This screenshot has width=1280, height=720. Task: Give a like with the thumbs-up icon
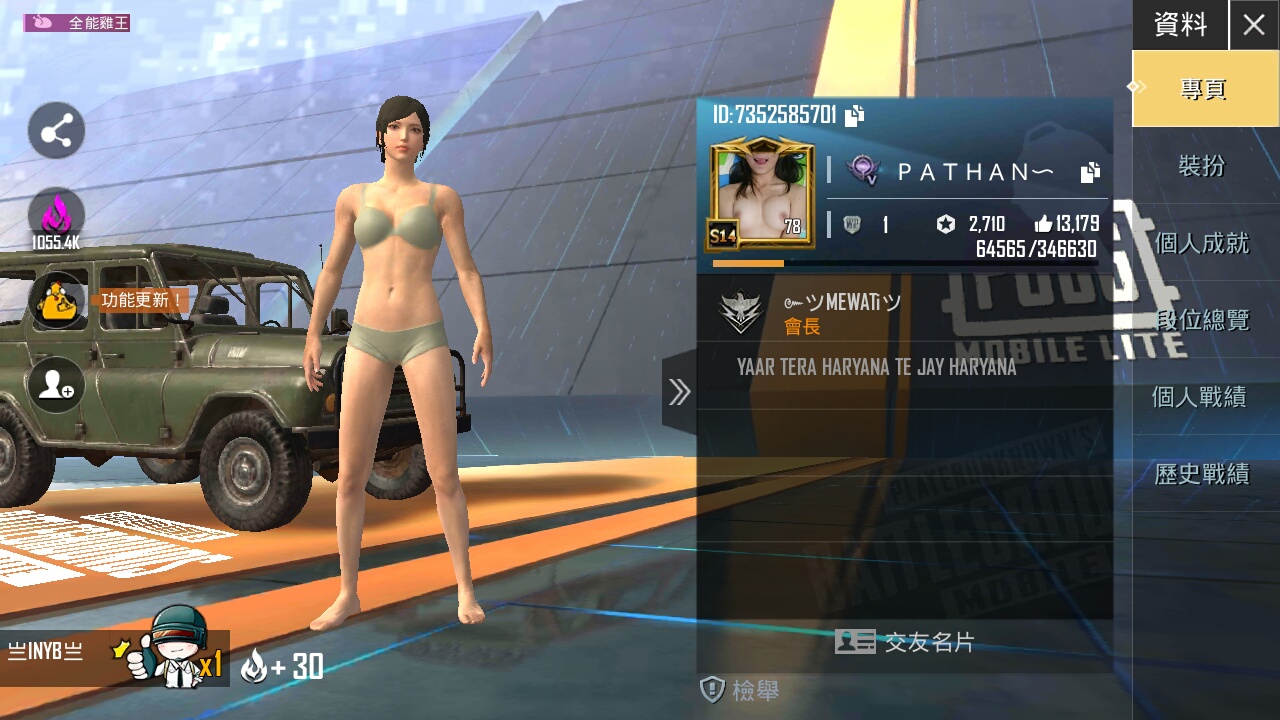coord(1043,224)
